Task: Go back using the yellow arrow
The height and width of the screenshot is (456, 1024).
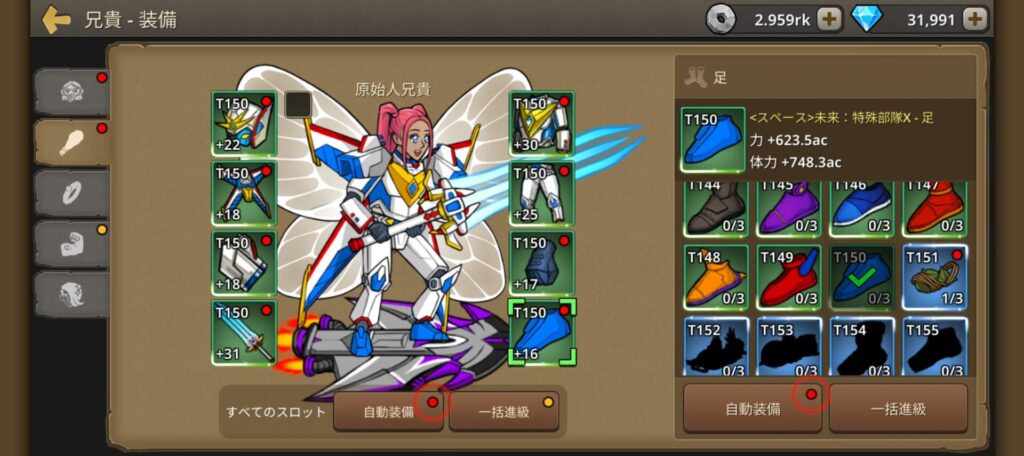Action: pyautogui.click(x=57, y=19)
